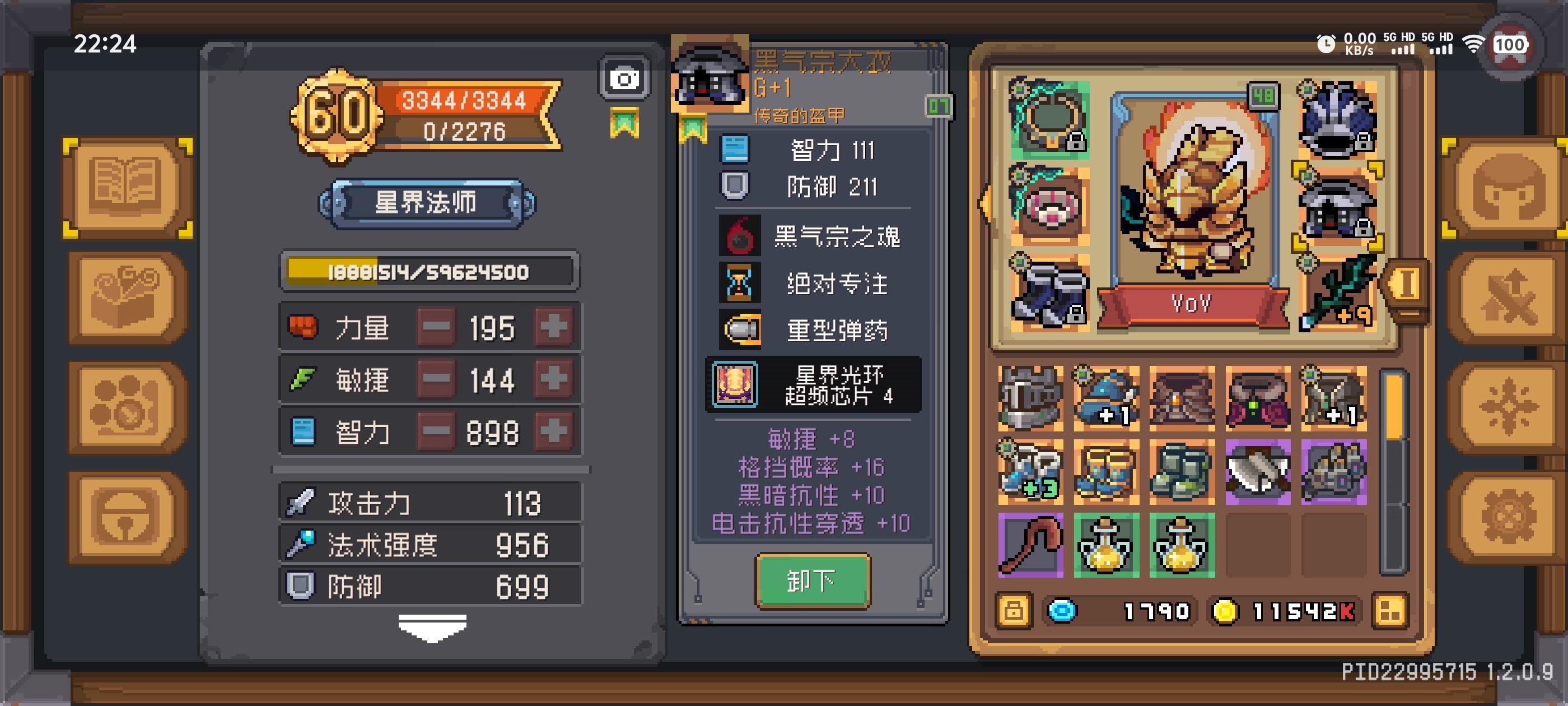
Task: Expand extra stats with the down arrow
Action: click(x=432, y=629)
